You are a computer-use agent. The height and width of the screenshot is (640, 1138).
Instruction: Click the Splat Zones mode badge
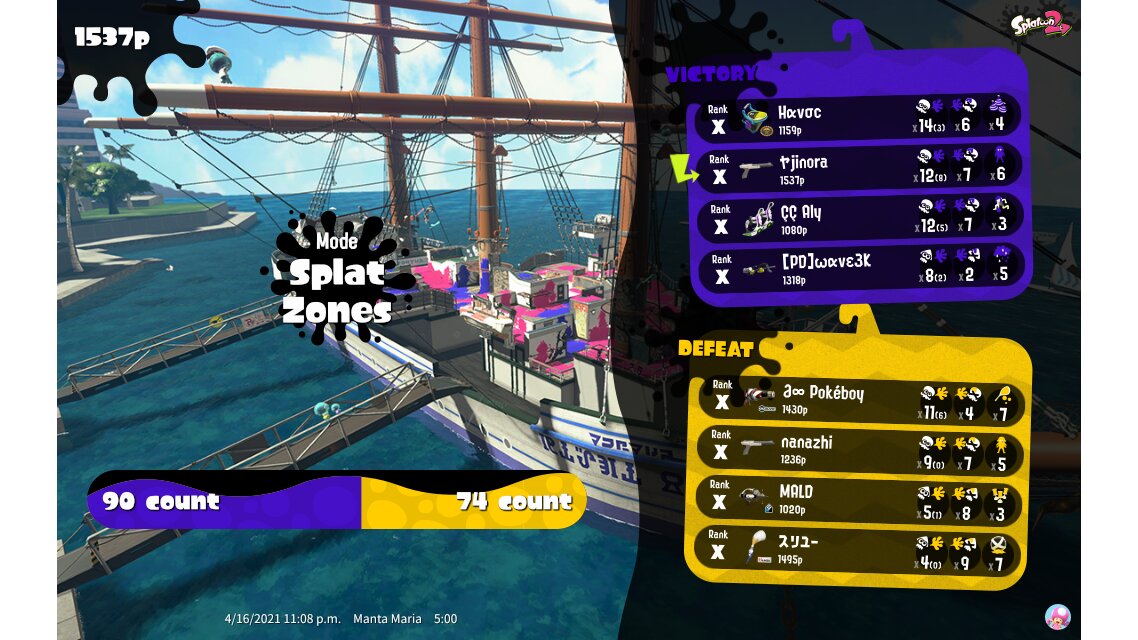click(336, 277)
